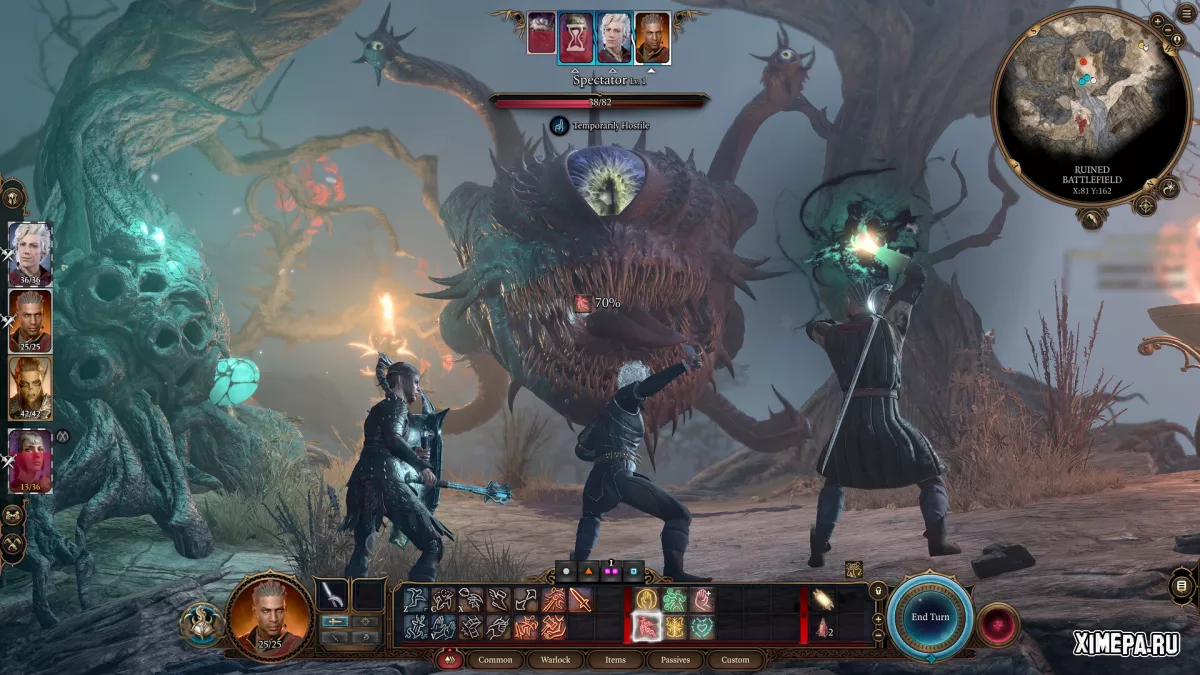Switch to the Custom hotbar tab

[735, 660]
